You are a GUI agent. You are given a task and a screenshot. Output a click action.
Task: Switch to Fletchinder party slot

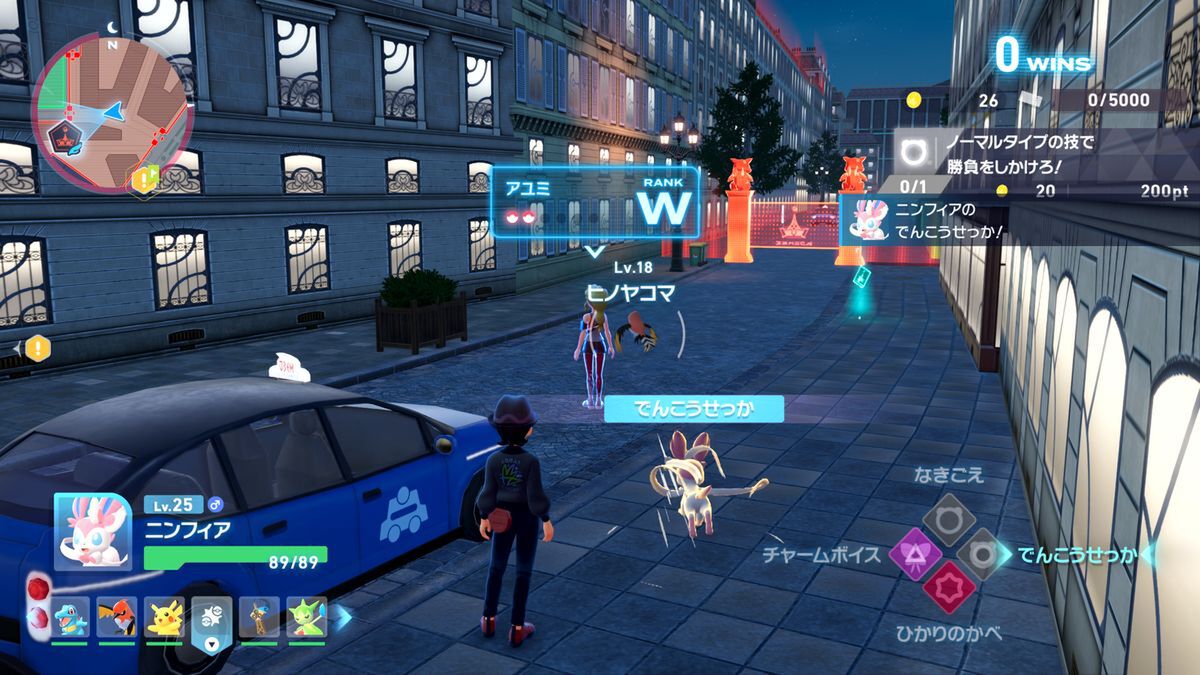click(x=117, y=617)
